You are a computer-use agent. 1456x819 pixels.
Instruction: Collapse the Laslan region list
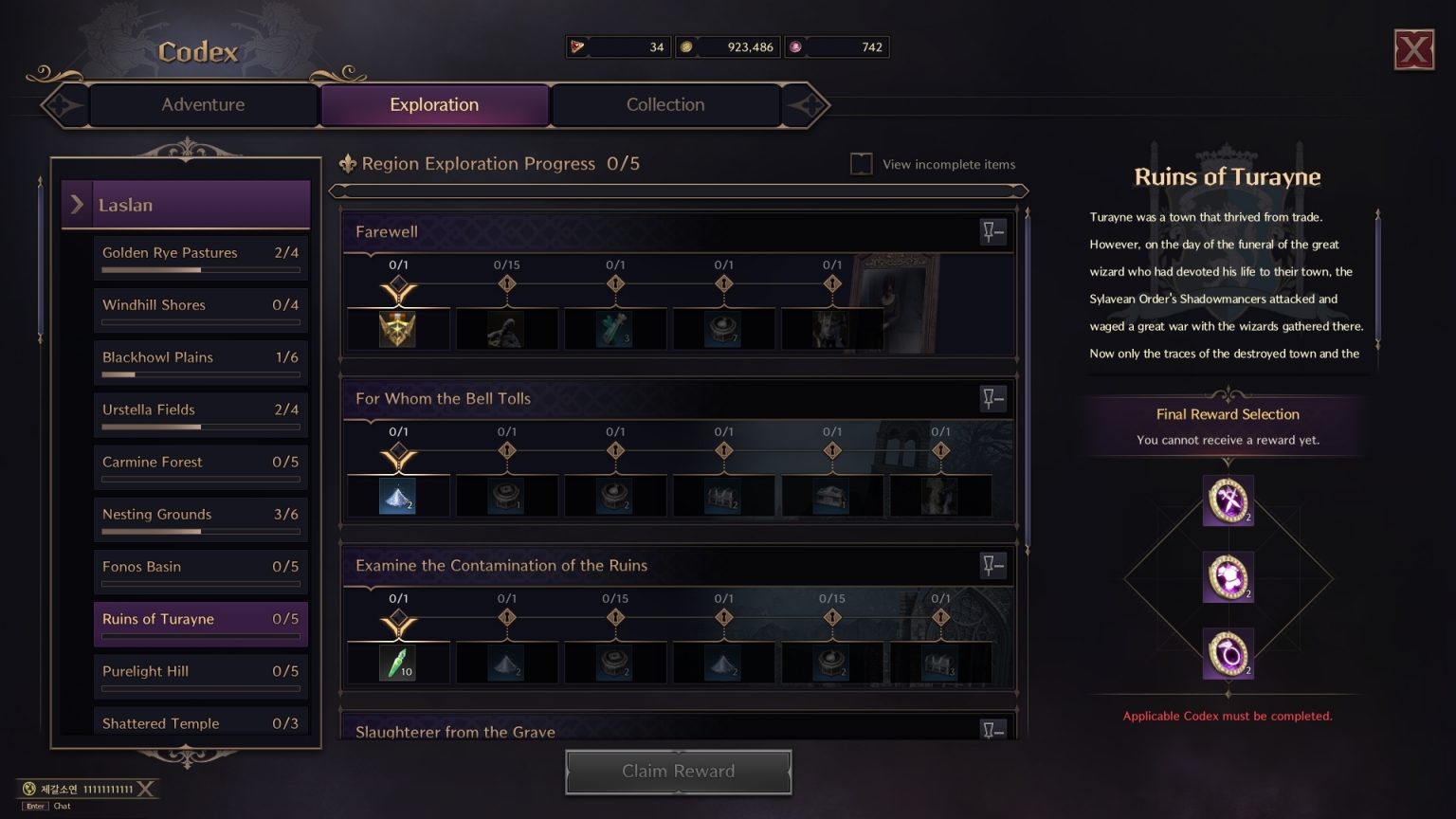point(78,205)
